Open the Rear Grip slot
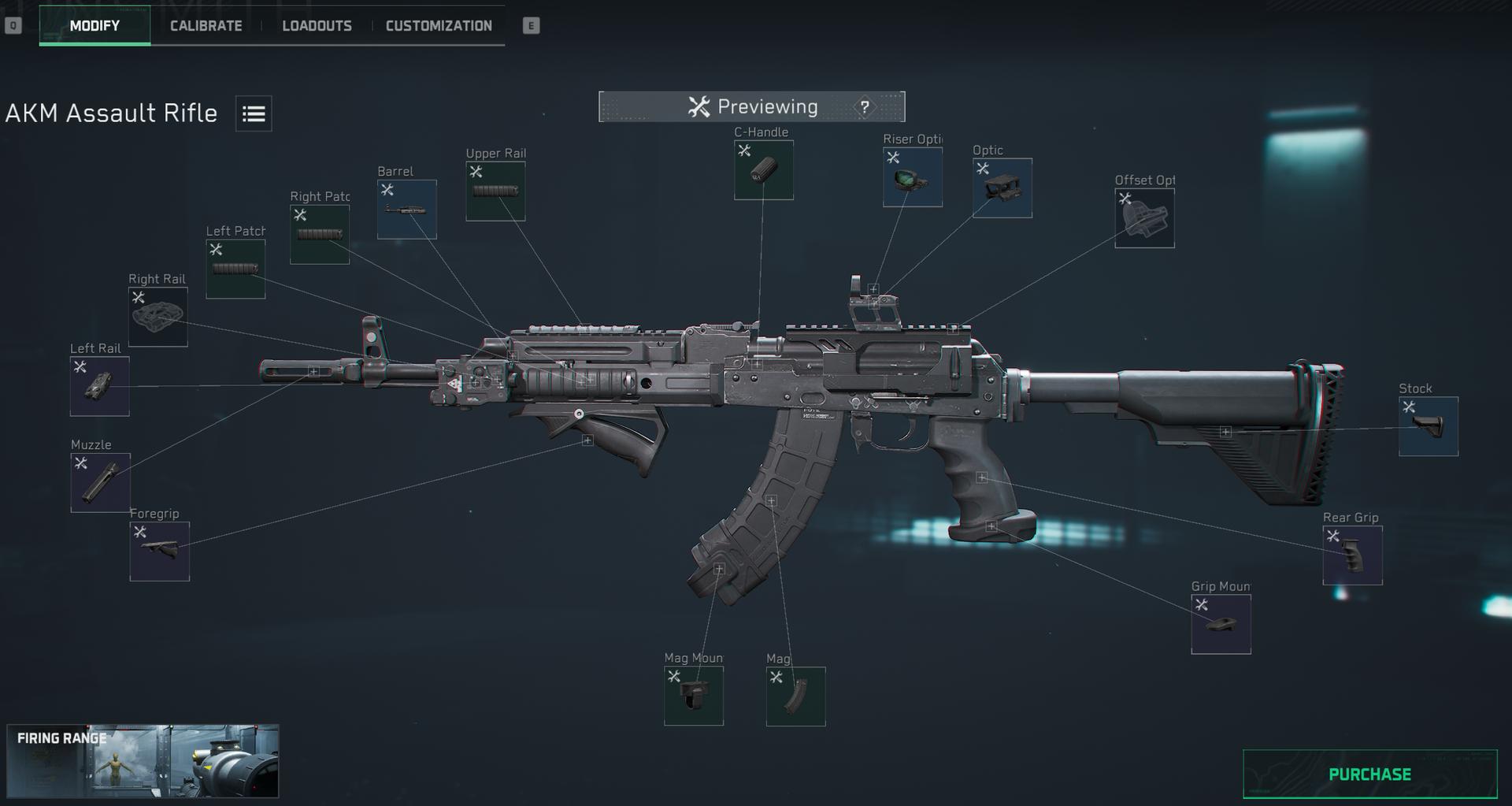This screenshot has height=806, width=1512. coord(1351,554)
